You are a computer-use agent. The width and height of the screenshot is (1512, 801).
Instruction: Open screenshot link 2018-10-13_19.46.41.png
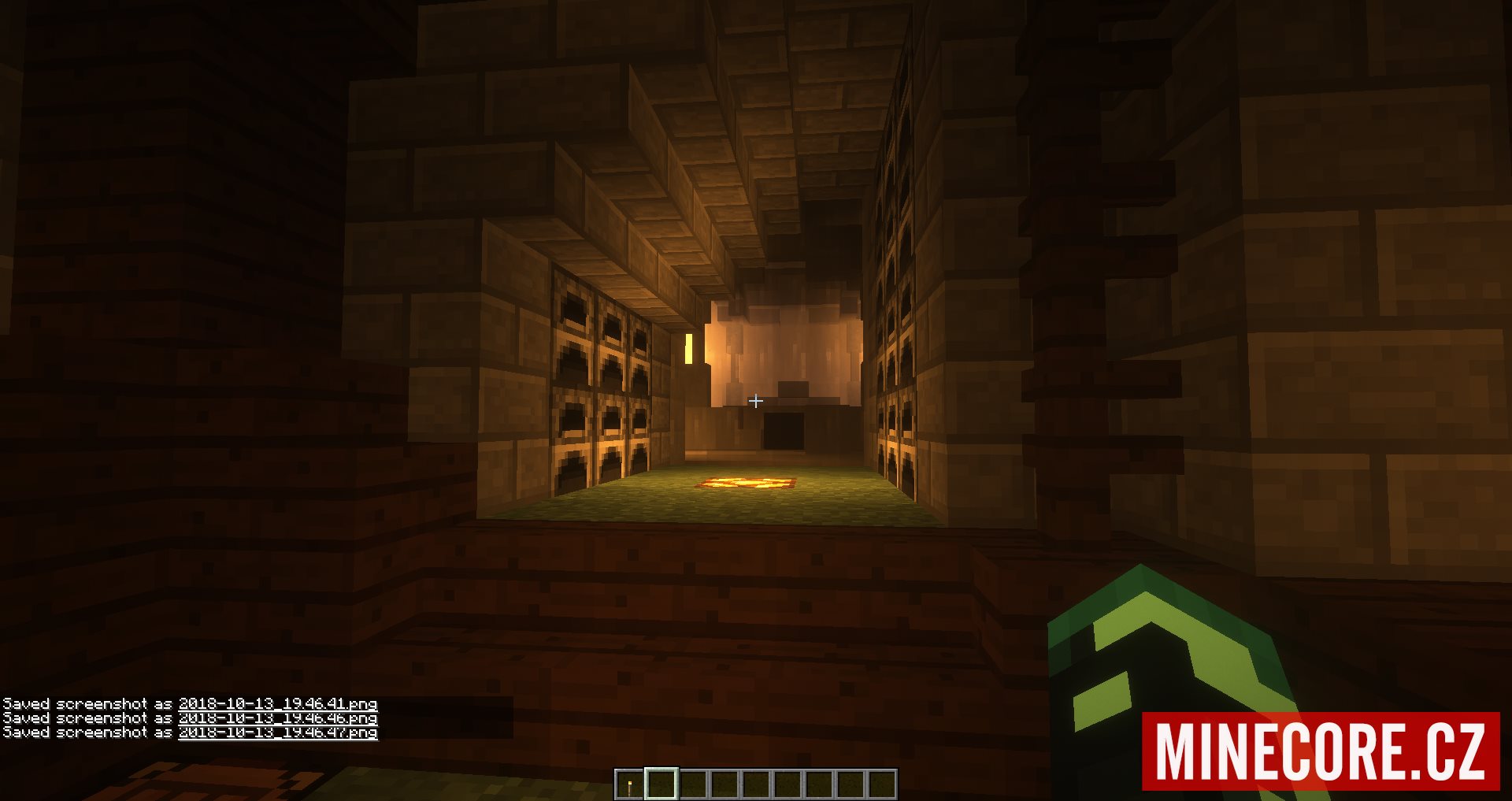coord(277,703)
